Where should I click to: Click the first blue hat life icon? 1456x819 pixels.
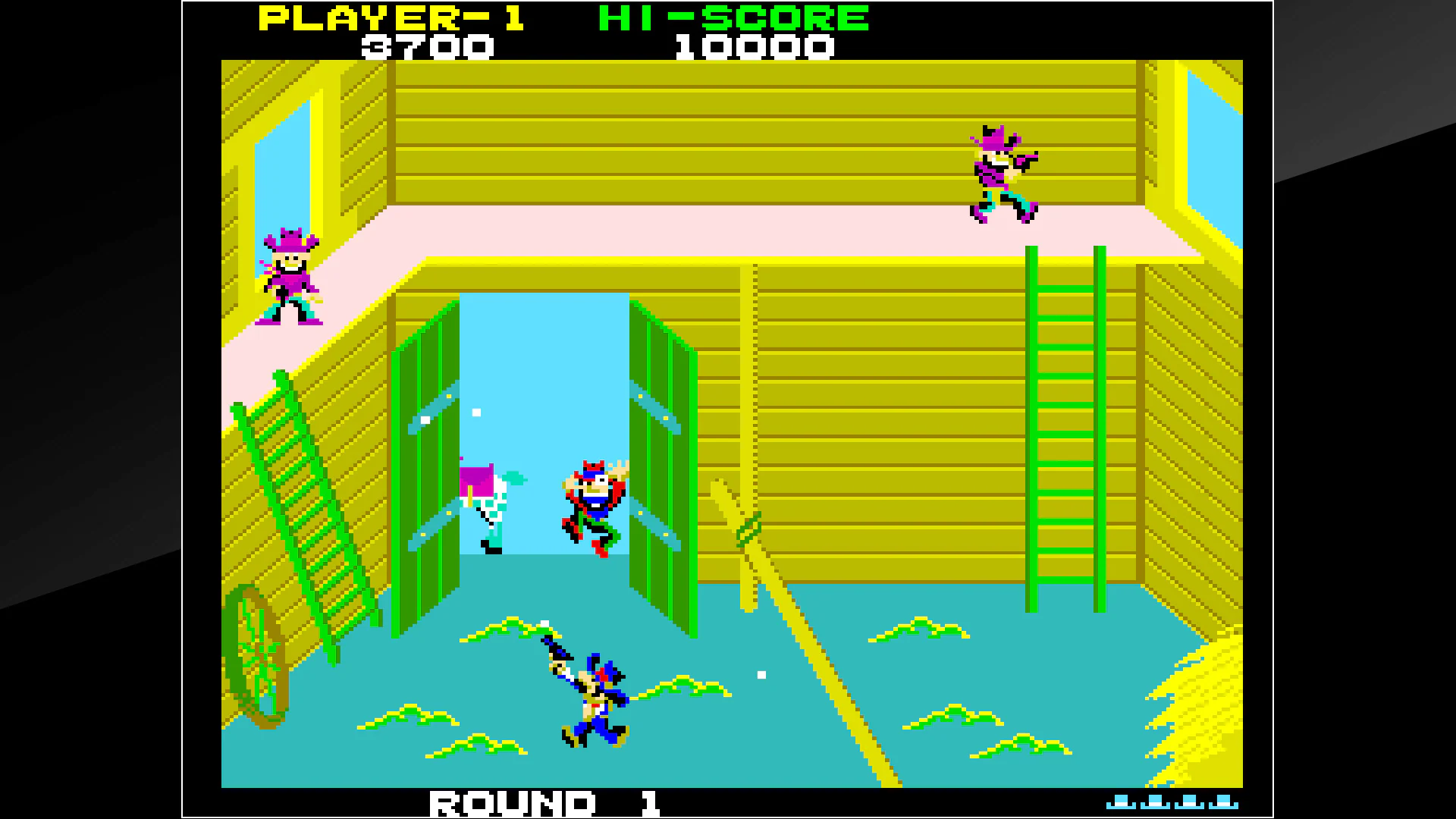click(1121, 802)
